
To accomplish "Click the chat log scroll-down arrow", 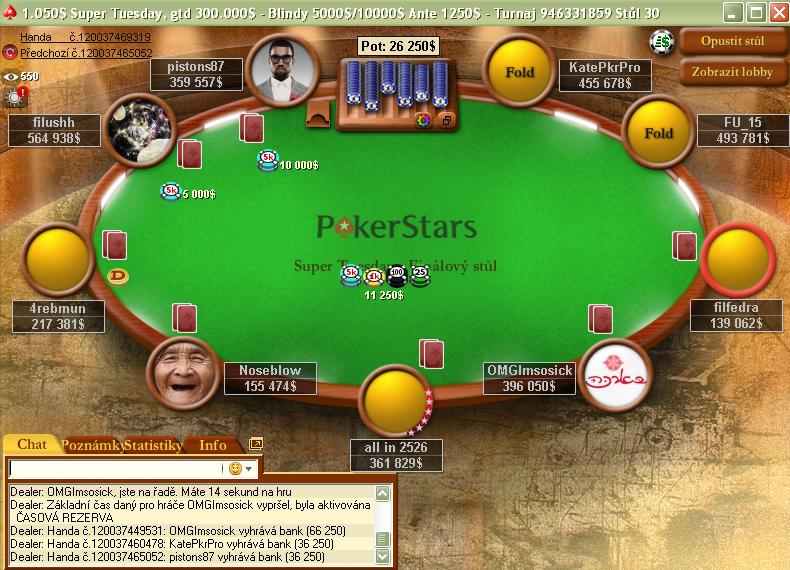I will [382, 556].
